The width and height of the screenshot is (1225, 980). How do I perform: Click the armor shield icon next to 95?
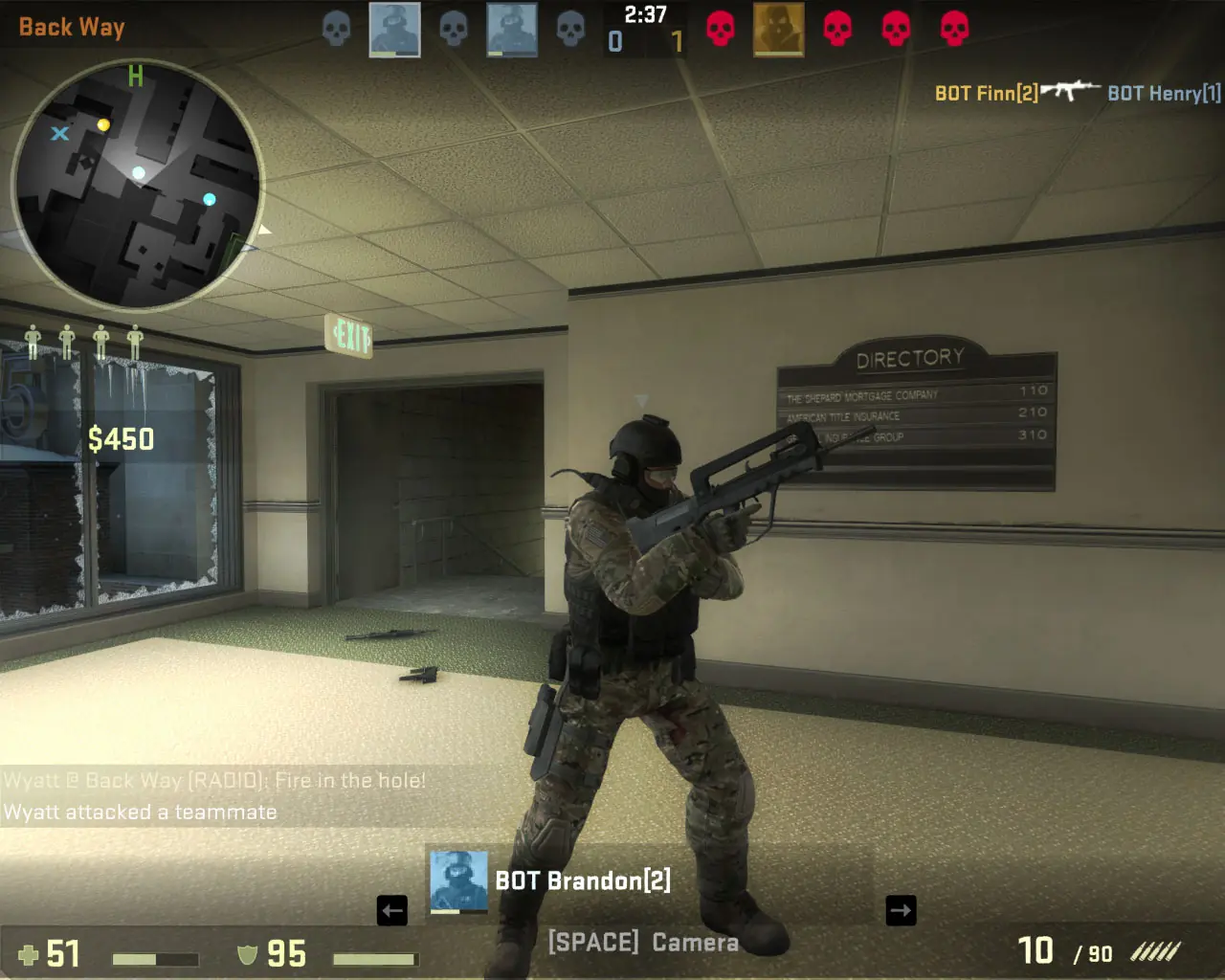tap(247, 954)
